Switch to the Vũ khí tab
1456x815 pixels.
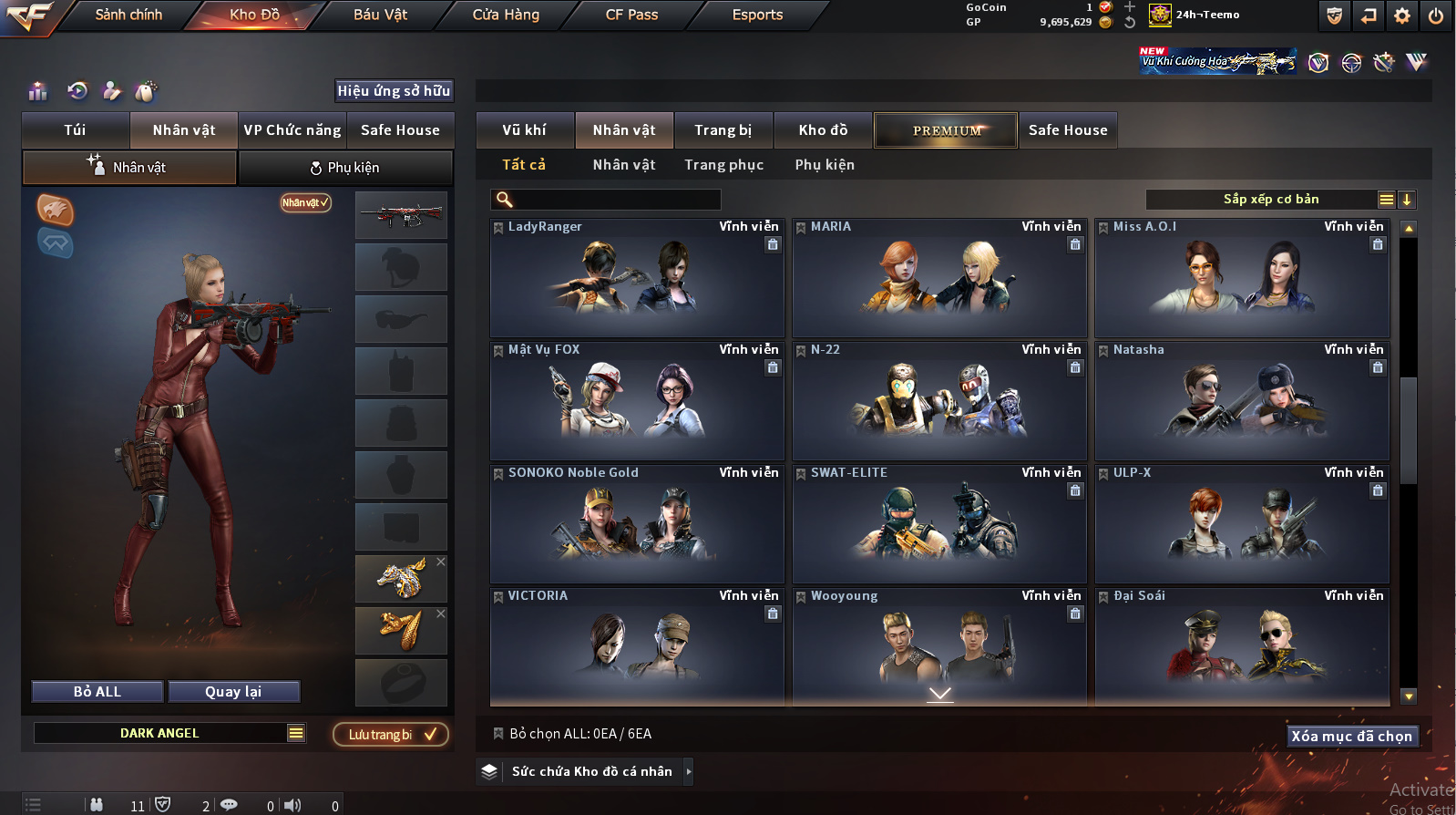(x=524, y=130)
